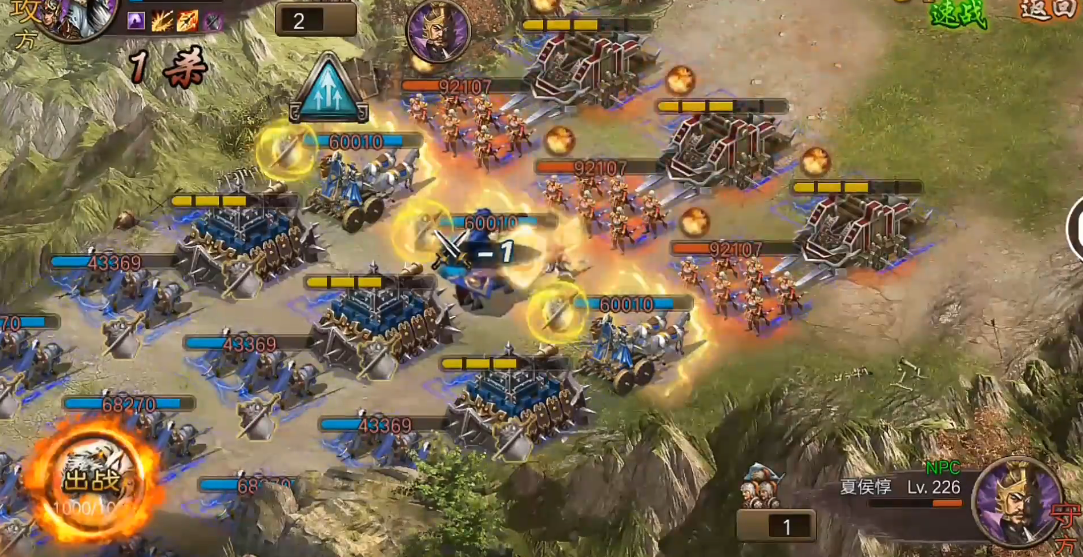Activate the triangular triple-arrow formation icon
The height and width of the screenshot is (557, 1083).
pos(330,88)
